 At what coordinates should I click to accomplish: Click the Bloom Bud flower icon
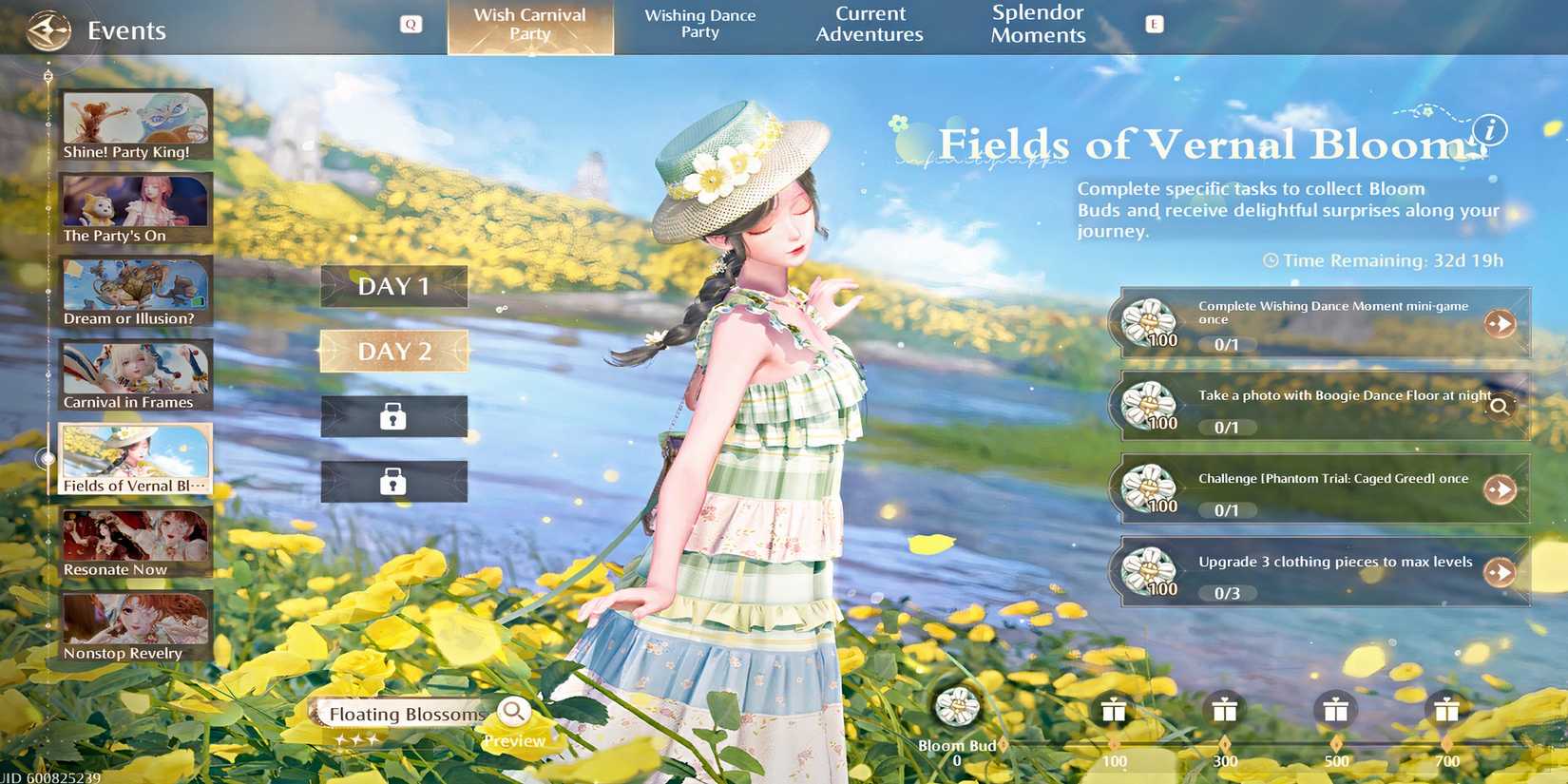[955, 708]
